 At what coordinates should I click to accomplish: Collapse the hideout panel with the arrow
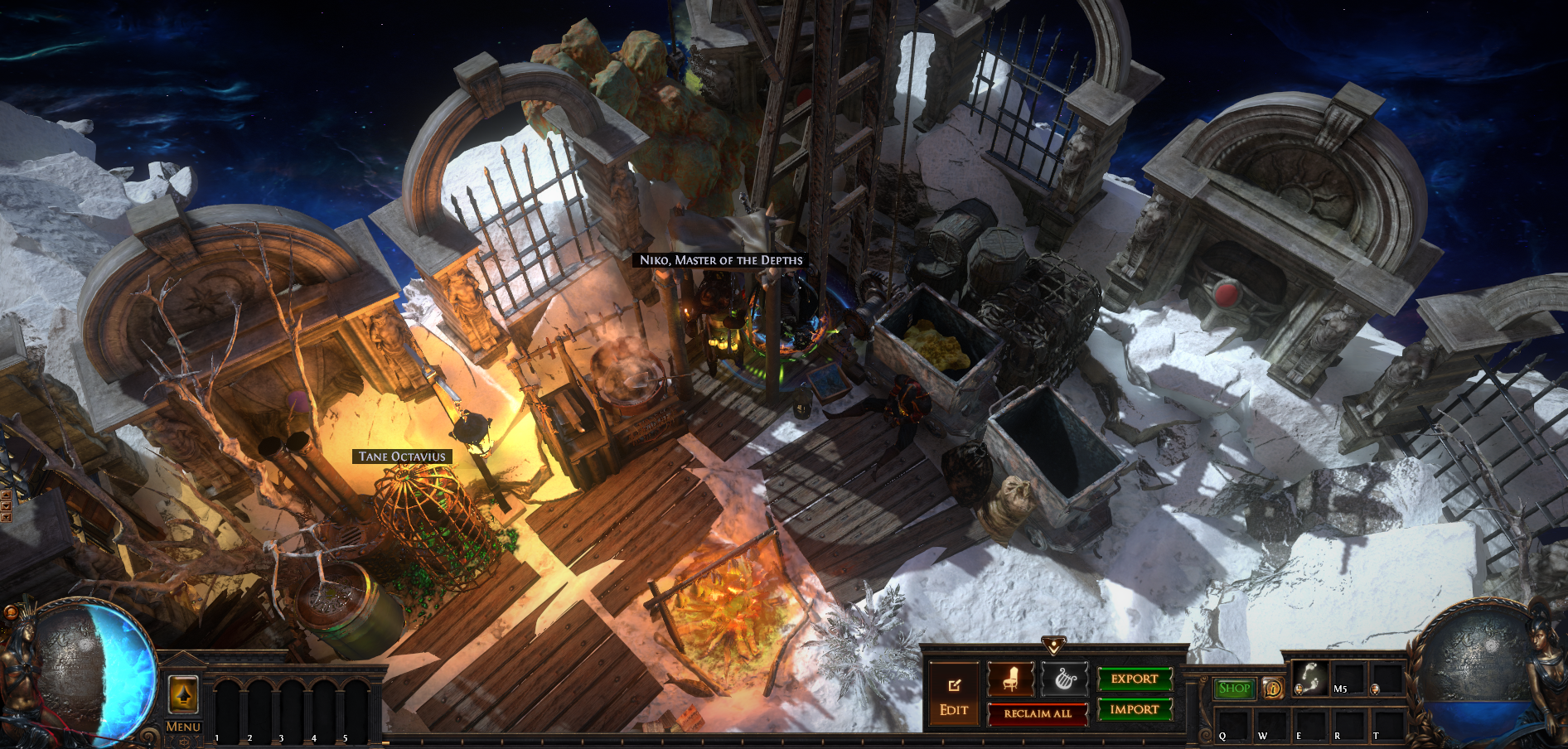click(x=1053, y=644)
